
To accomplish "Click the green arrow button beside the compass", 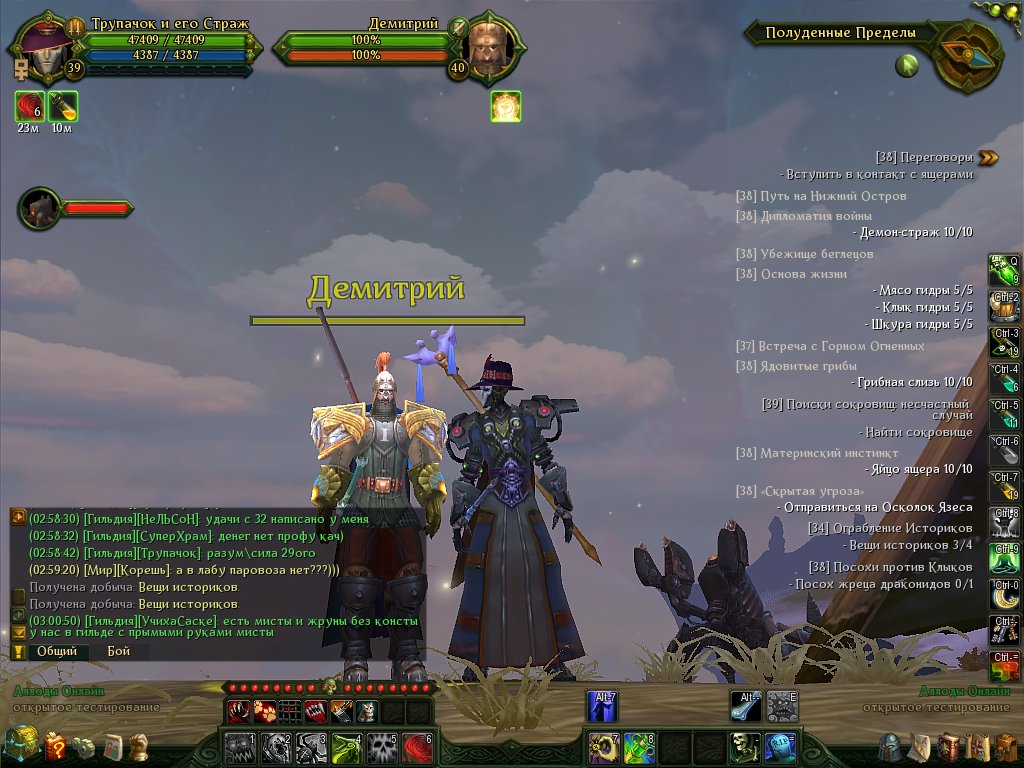I will (907, 66).
